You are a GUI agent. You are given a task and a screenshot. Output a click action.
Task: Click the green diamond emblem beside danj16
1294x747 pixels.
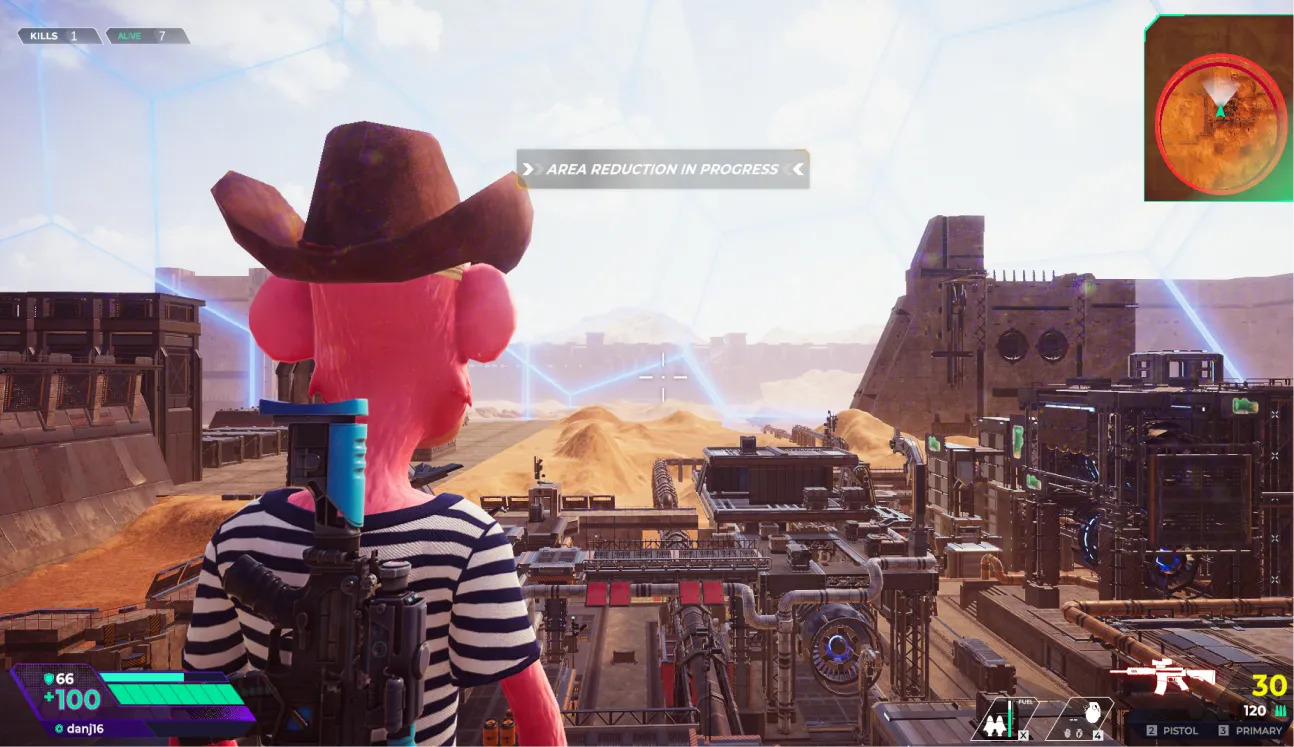tap(59, 728)
